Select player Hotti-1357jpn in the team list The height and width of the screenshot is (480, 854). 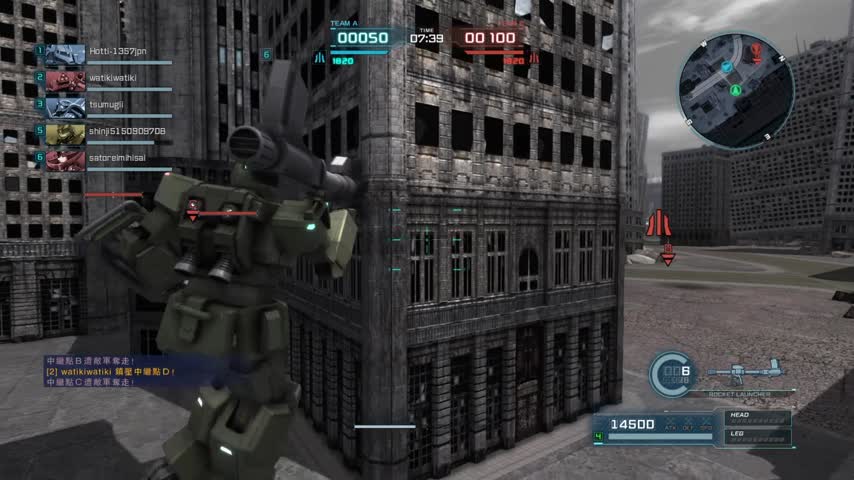(110, 51)
